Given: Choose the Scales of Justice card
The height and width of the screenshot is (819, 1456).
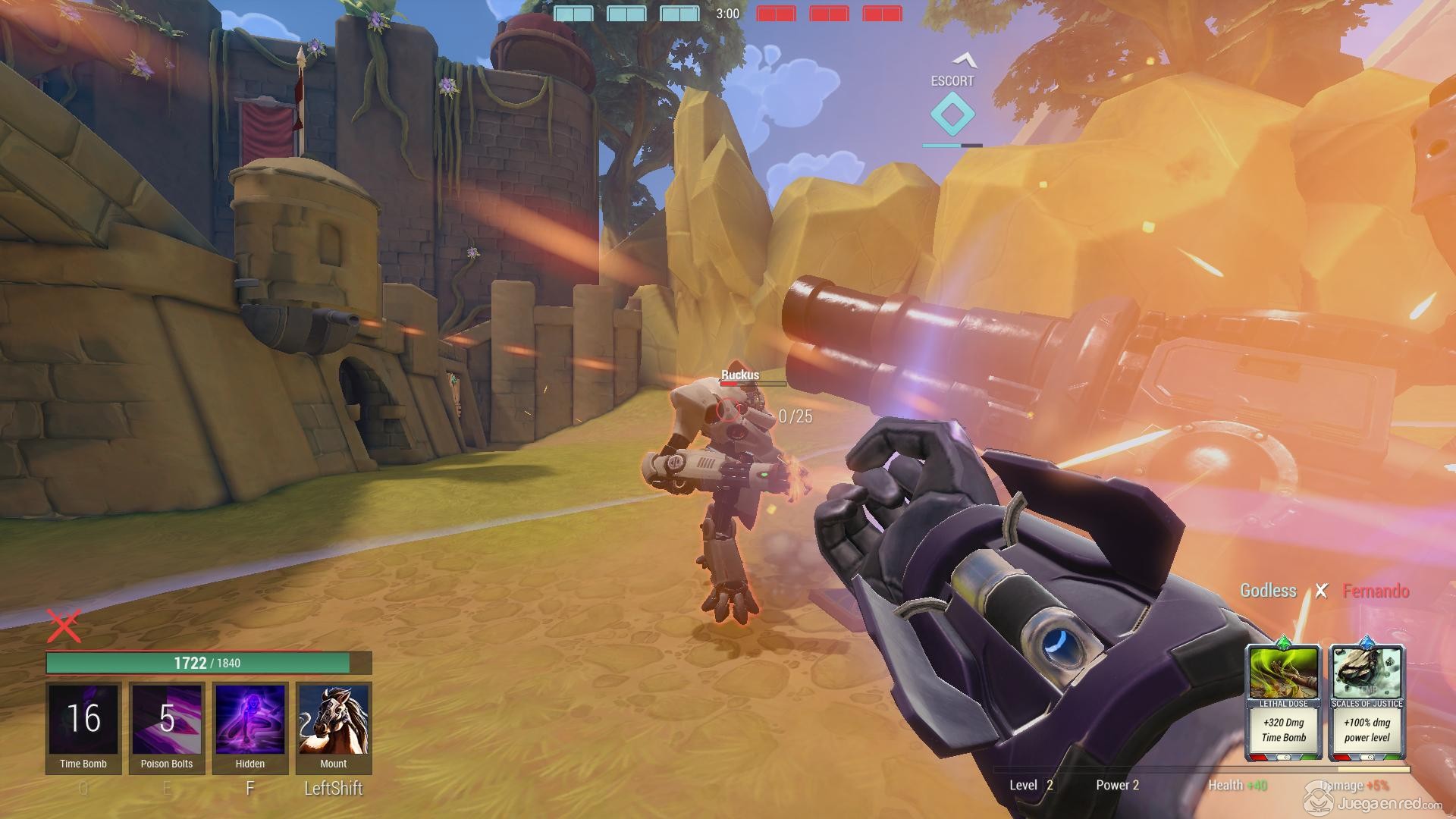Looking at the screenshot, I should (1367, 701).
